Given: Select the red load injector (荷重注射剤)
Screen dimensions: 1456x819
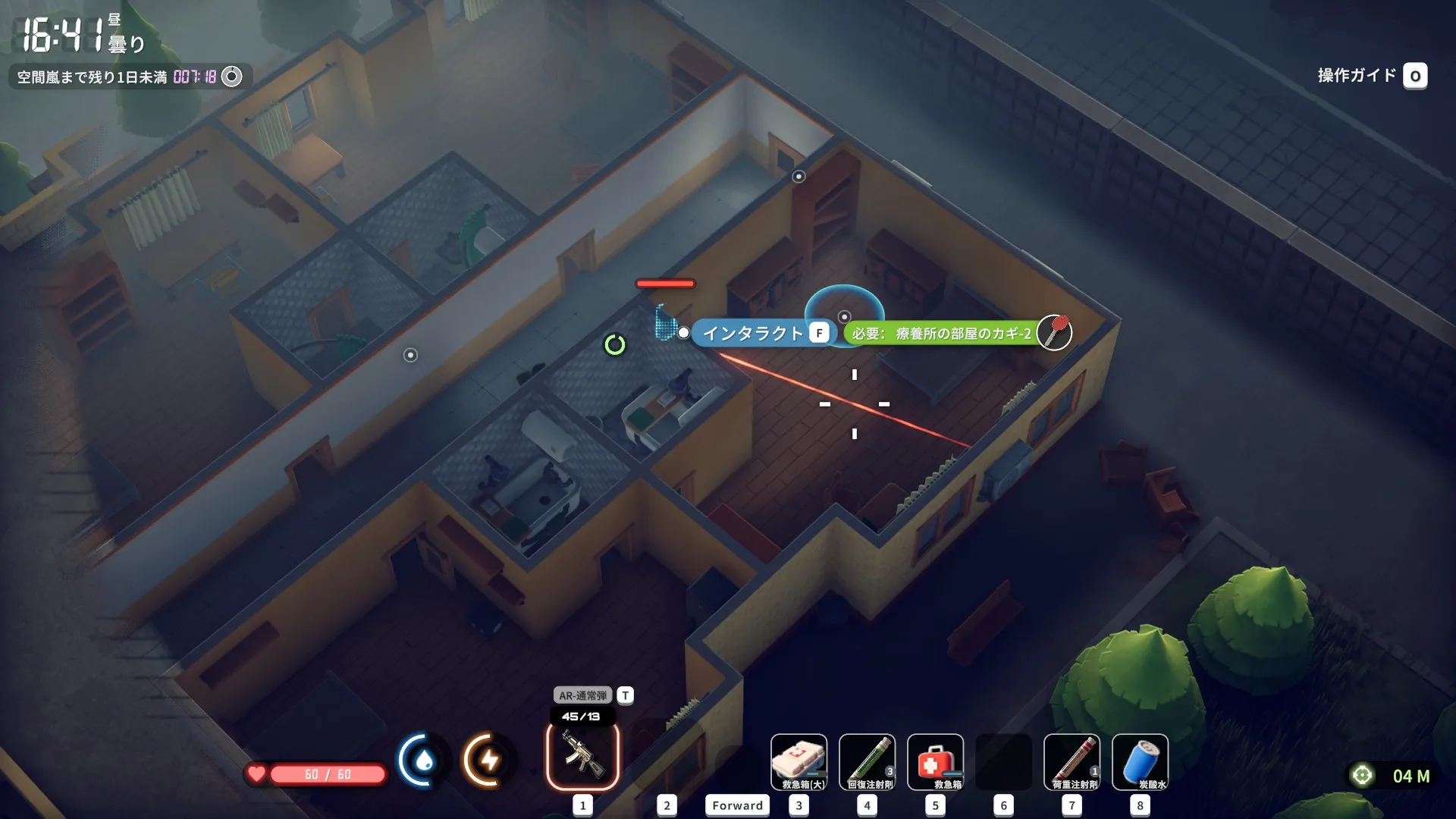Looking at the screenshot, I should click(1072, 762).
